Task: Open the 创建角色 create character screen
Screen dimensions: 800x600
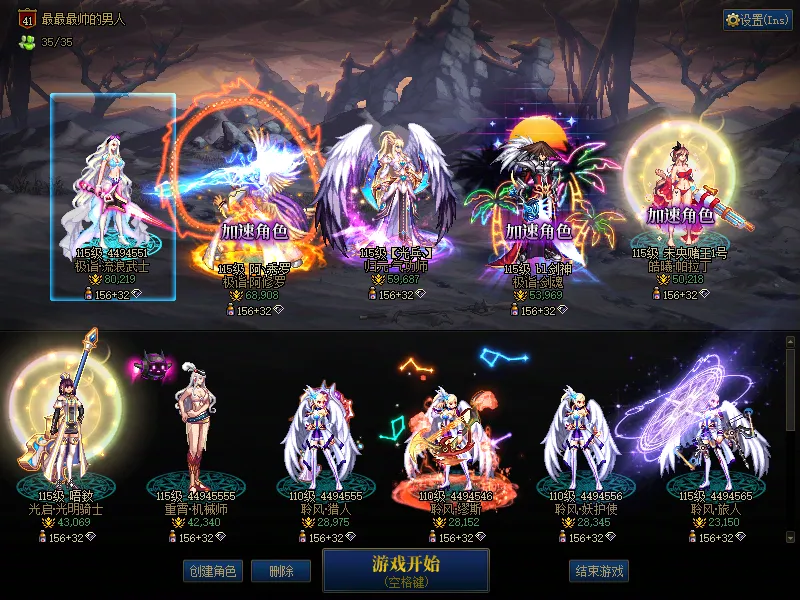Action: 212,572
